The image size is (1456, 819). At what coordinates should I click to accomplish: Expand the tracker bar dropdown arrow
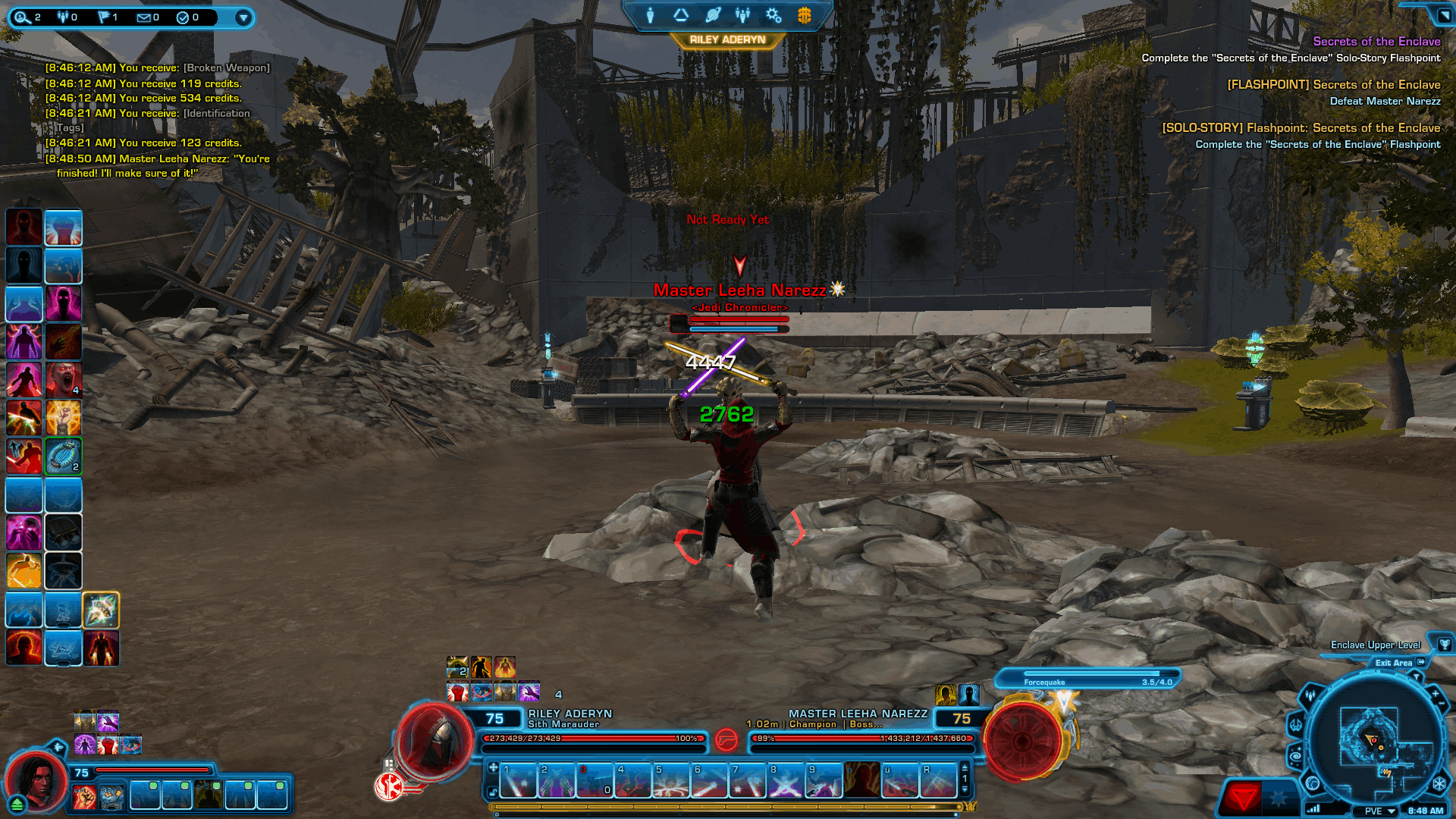tap(243, 17)
